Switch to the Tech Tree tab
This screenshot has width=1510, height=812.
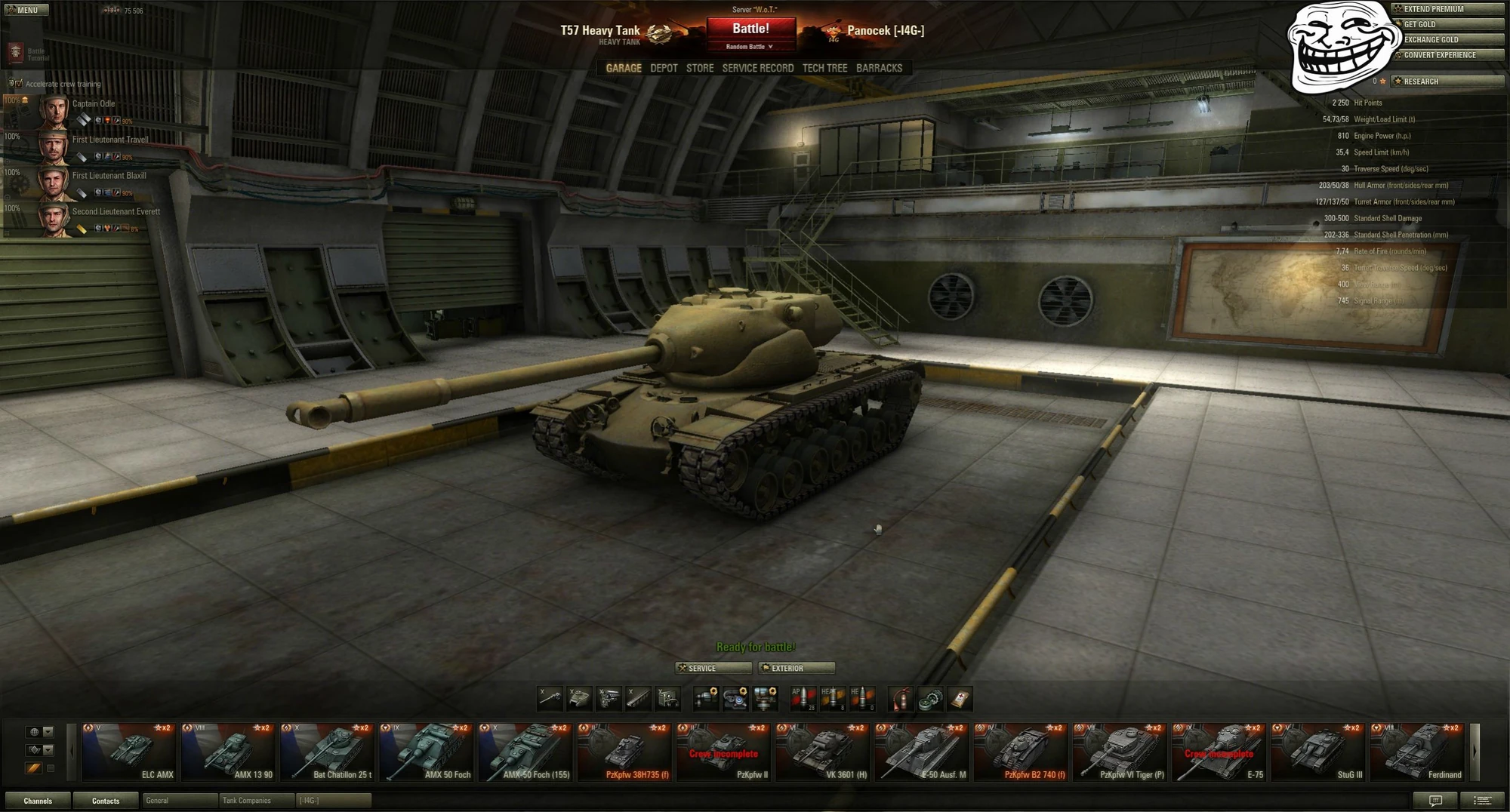point(825,68)
